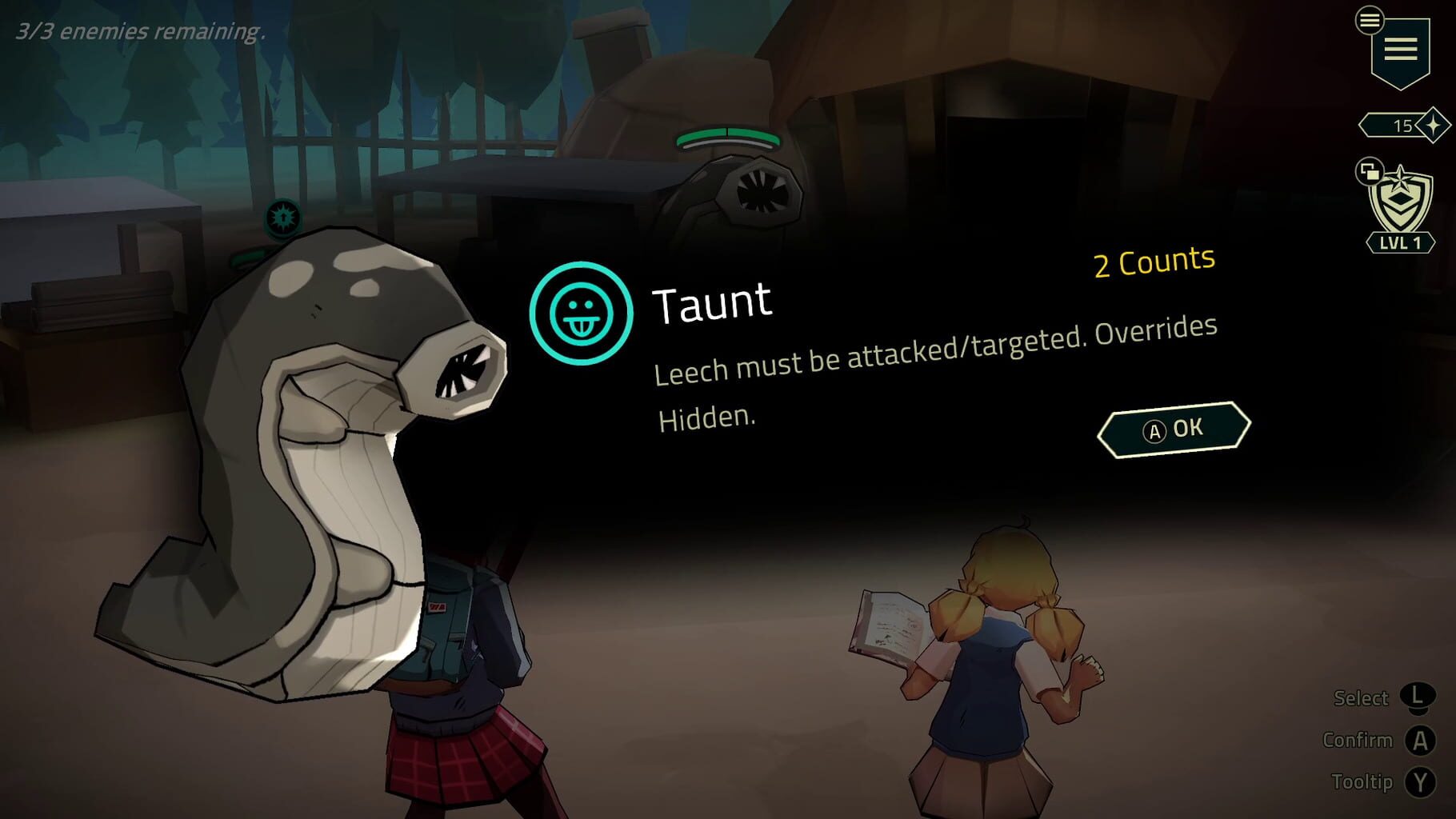Click the Taunt status badge above the Leech
The width and height of the screenshot is (1456, 819).
(x=283, y=218)
